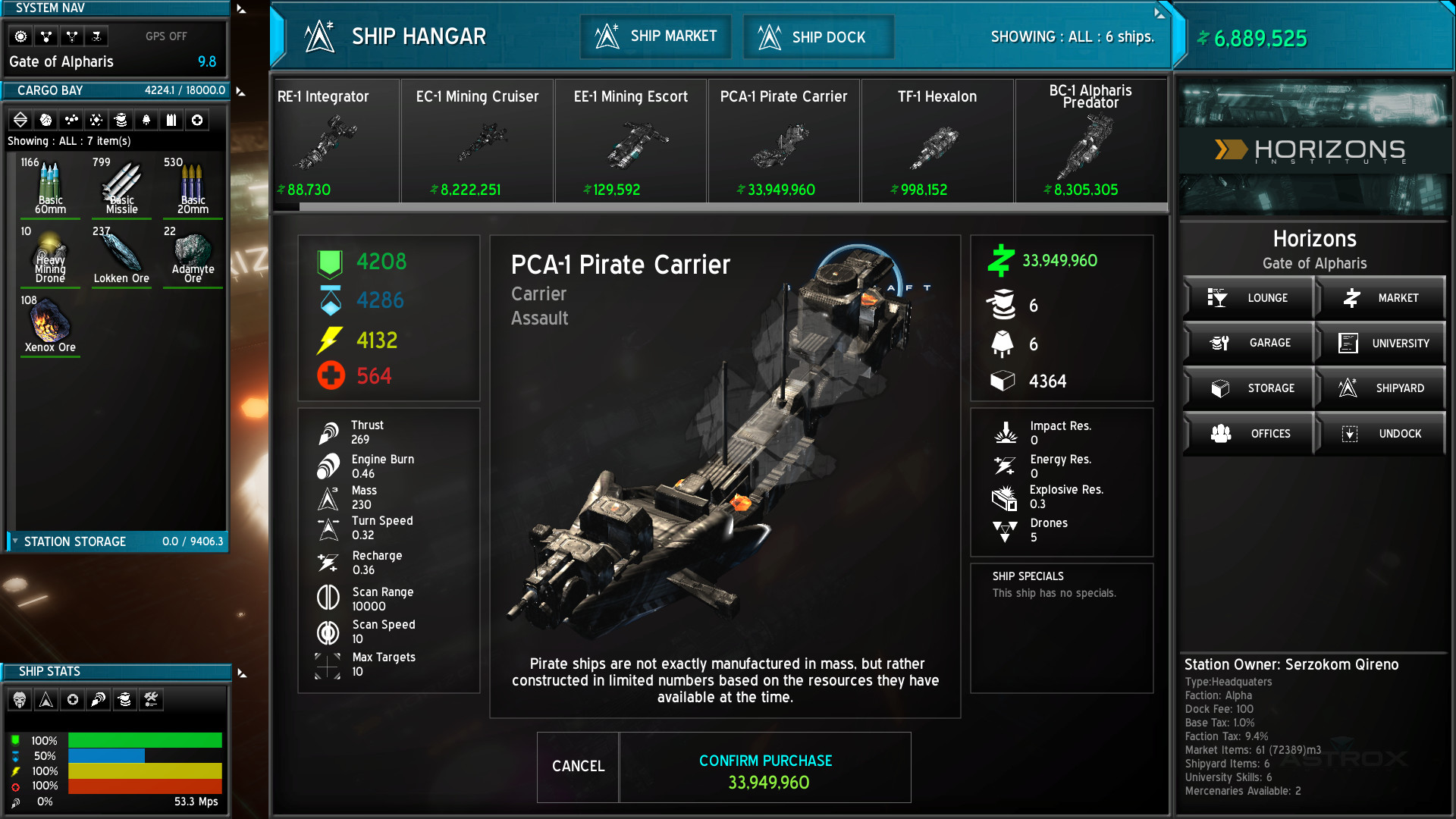Viewport: 1456px width, 819px height.
Task: Click the Ship Hangar logo icon
Action: pos(322,36)
